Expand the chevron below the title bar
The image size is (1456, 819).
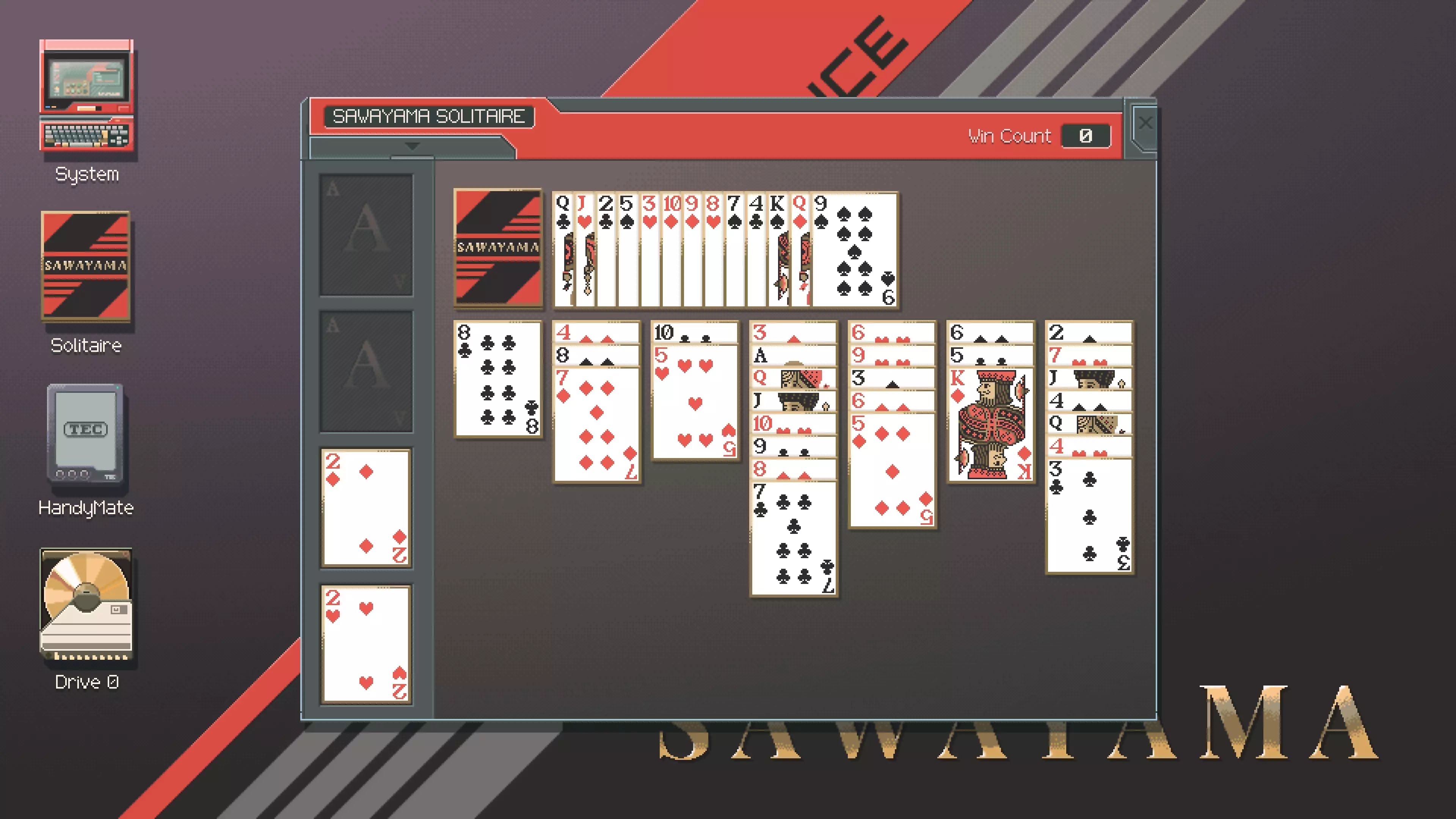pos(411,147)
